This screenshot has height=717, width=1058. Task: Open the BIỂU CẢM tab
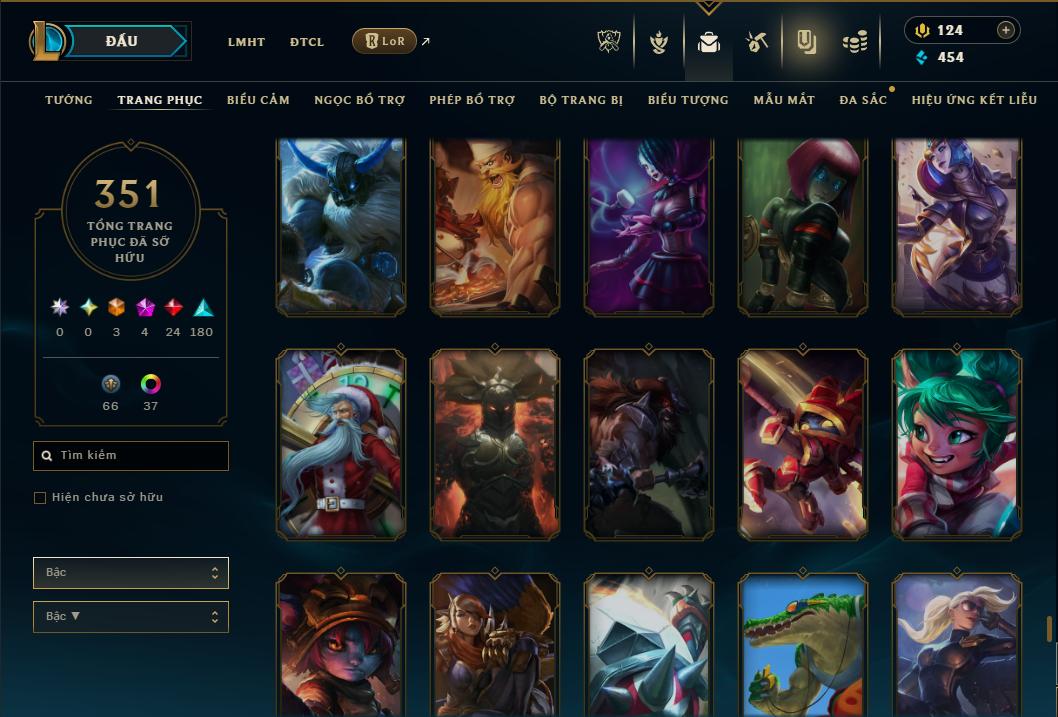[x=258, y=100]
